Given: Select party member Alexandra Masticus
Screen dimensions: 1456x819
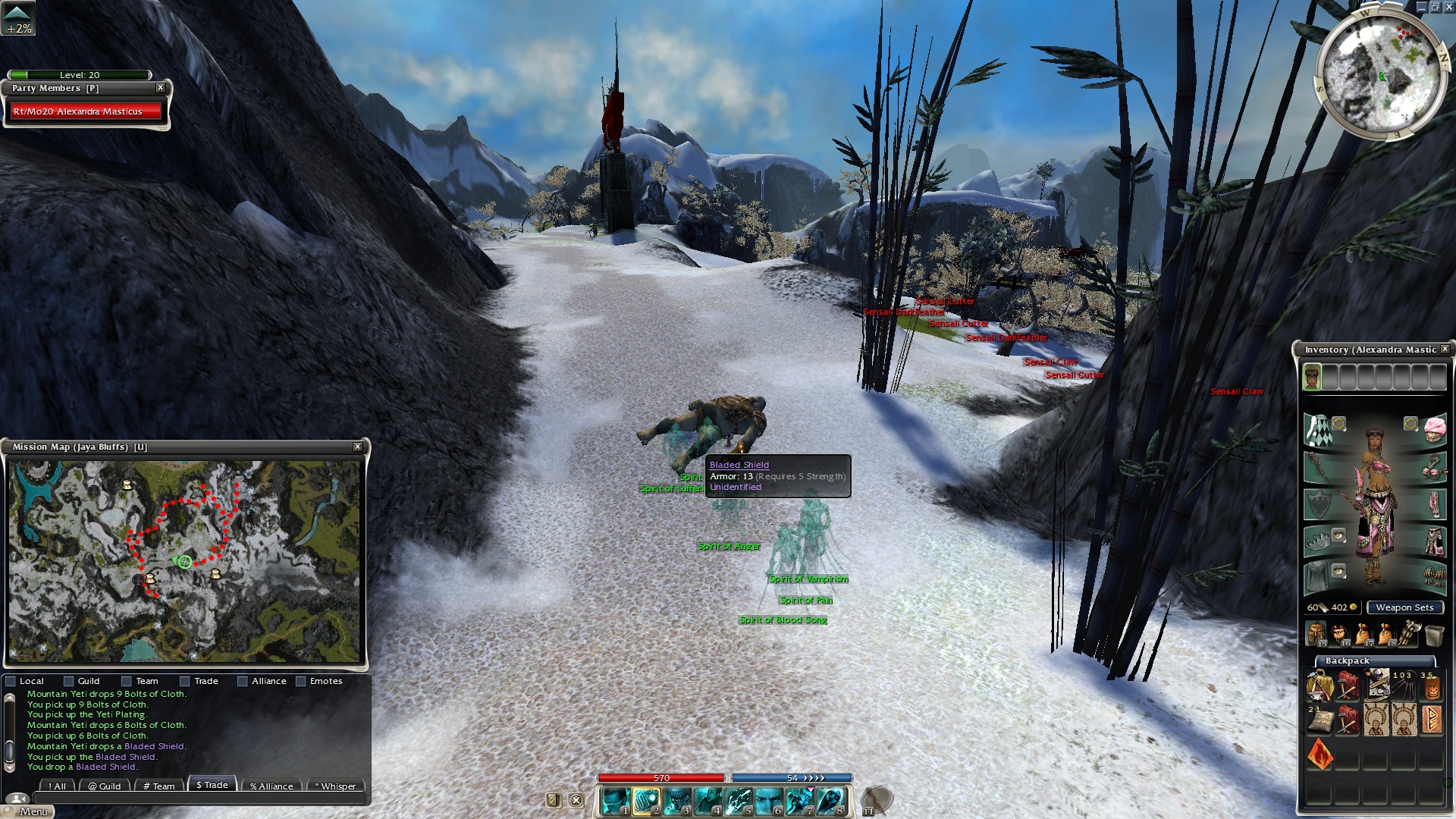Looking at the screenshot, I should point(86,111).
